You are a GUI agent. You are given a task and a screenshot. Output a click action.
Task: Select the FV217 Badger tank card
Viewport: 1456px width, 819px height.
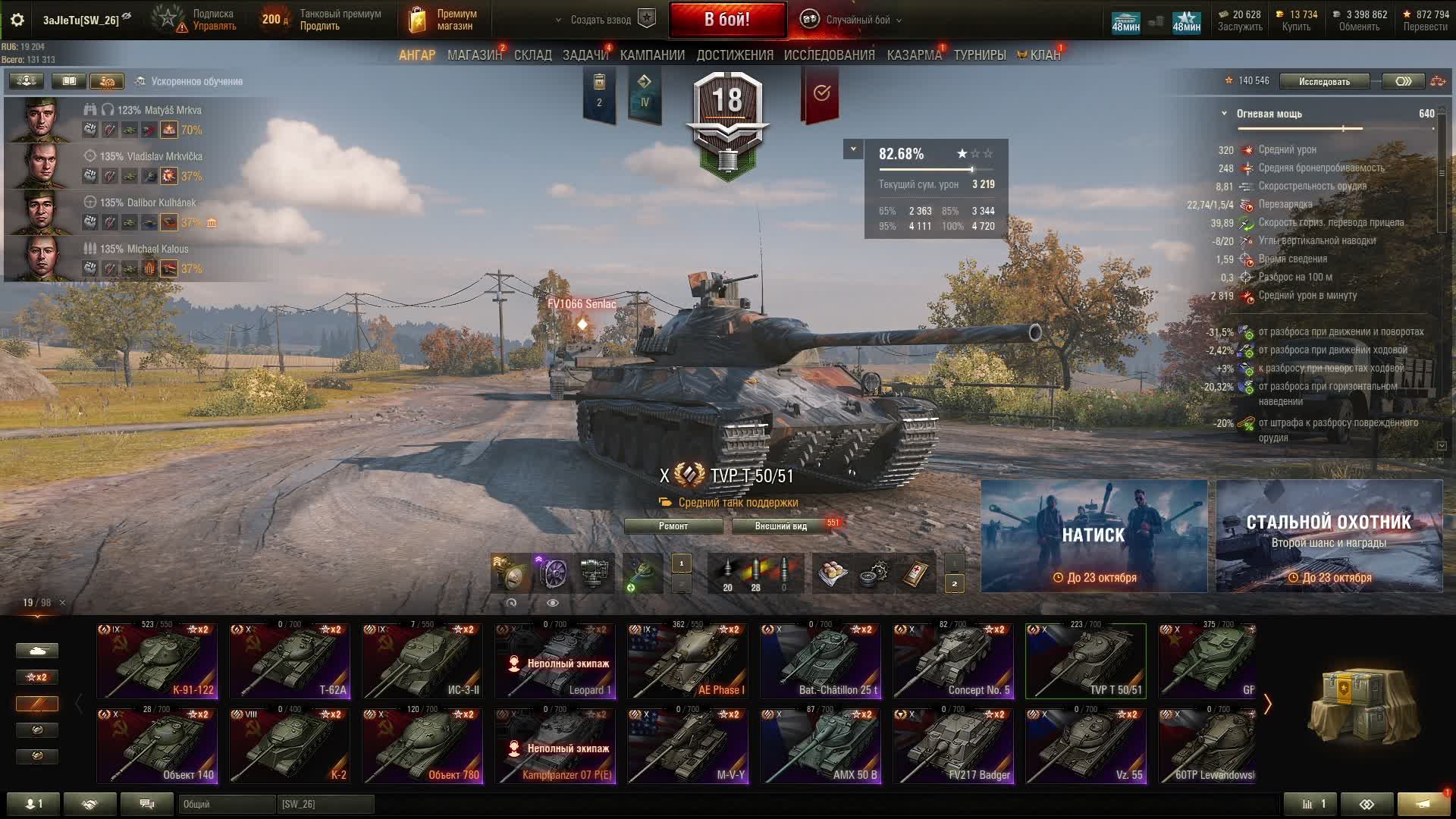tap(953, 745)
